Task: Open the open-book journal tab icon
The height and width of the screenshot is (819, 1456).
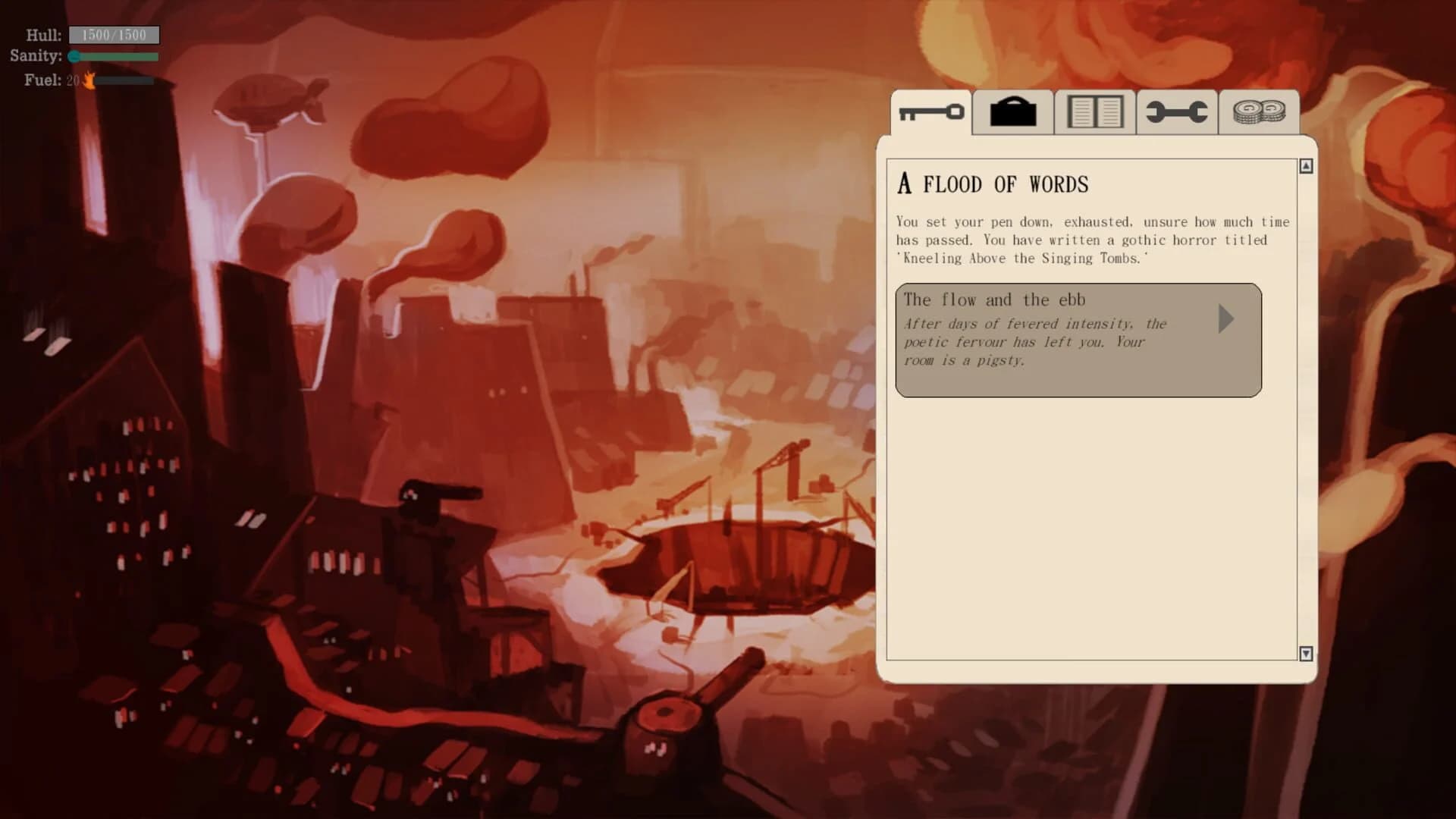Action: [x=1094, y=112]
